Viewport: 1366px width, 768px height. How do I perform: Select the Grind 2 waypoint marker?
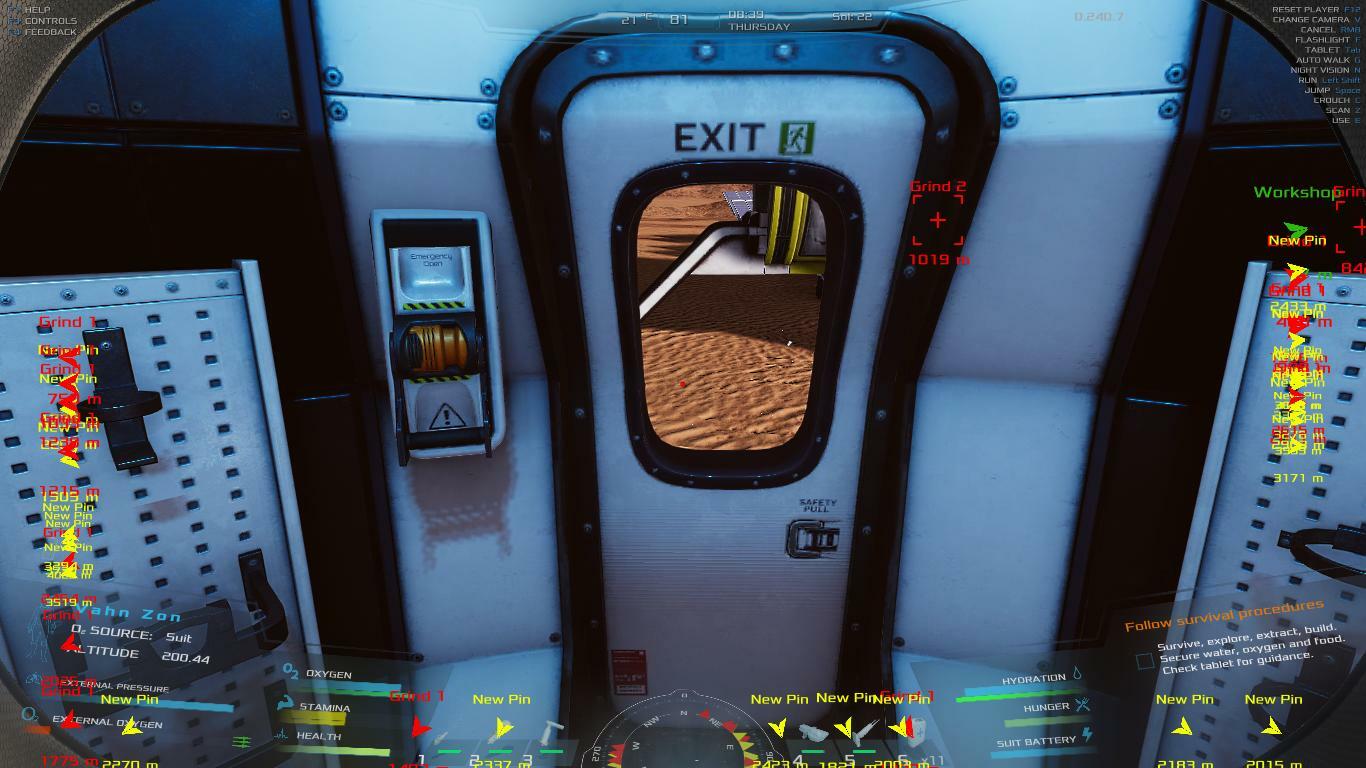click(x=937, y=220)
